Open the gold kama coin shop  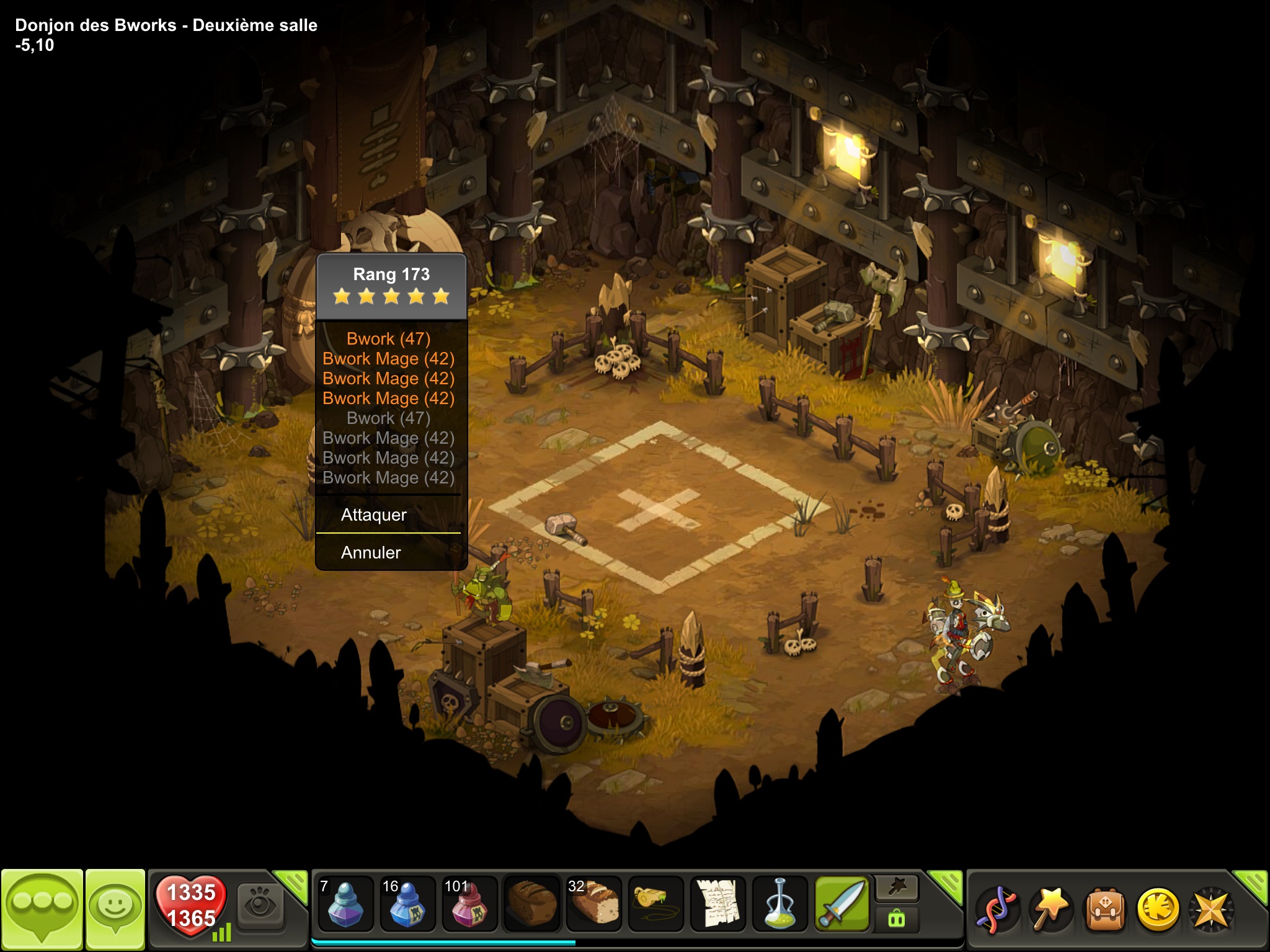[1157, 909]
